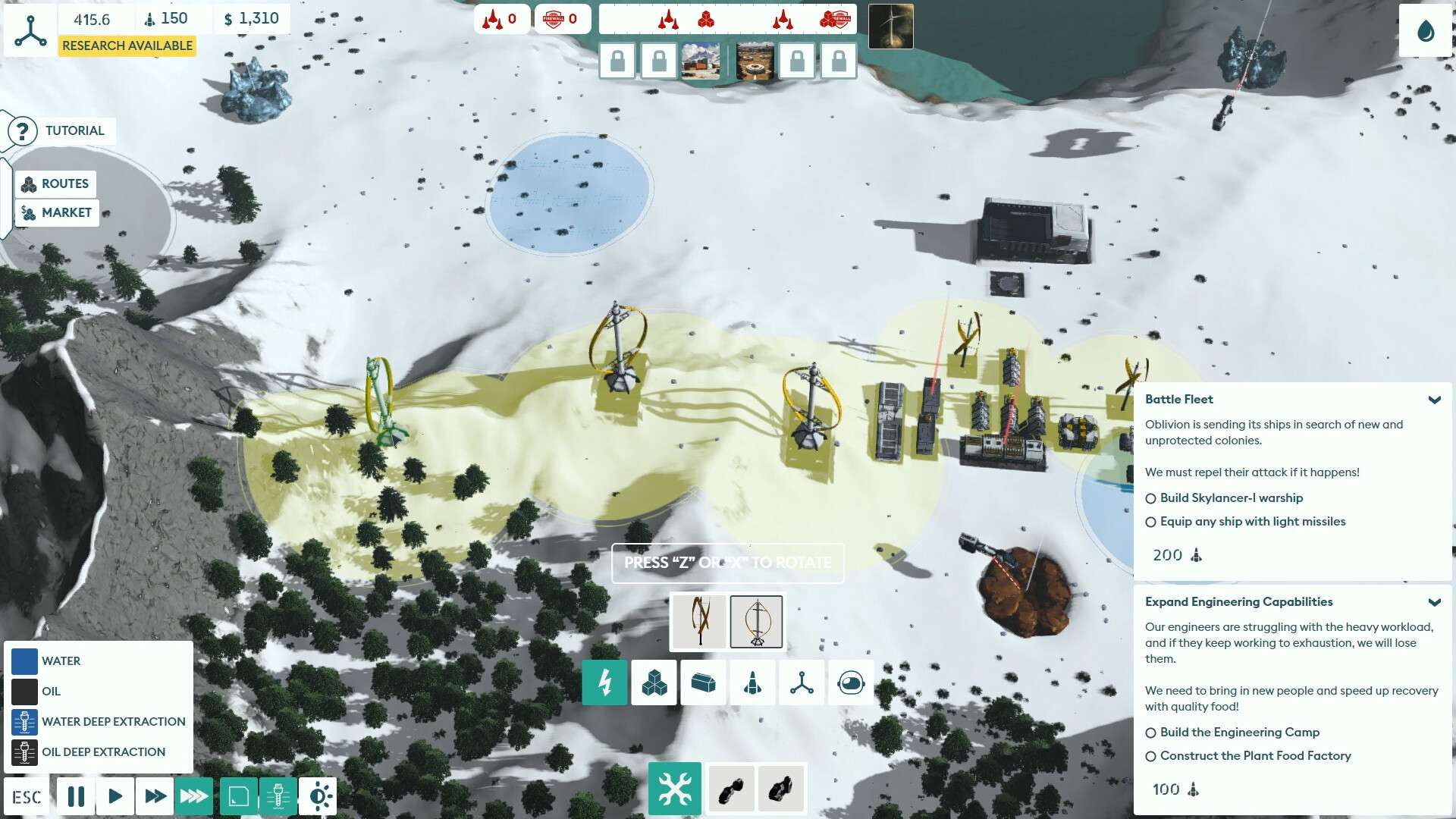Image resolution: width=1456 pixels, height=819 pixels.
Task: Set game speed to triple fast-forward
Action: [x=194, y=796]
